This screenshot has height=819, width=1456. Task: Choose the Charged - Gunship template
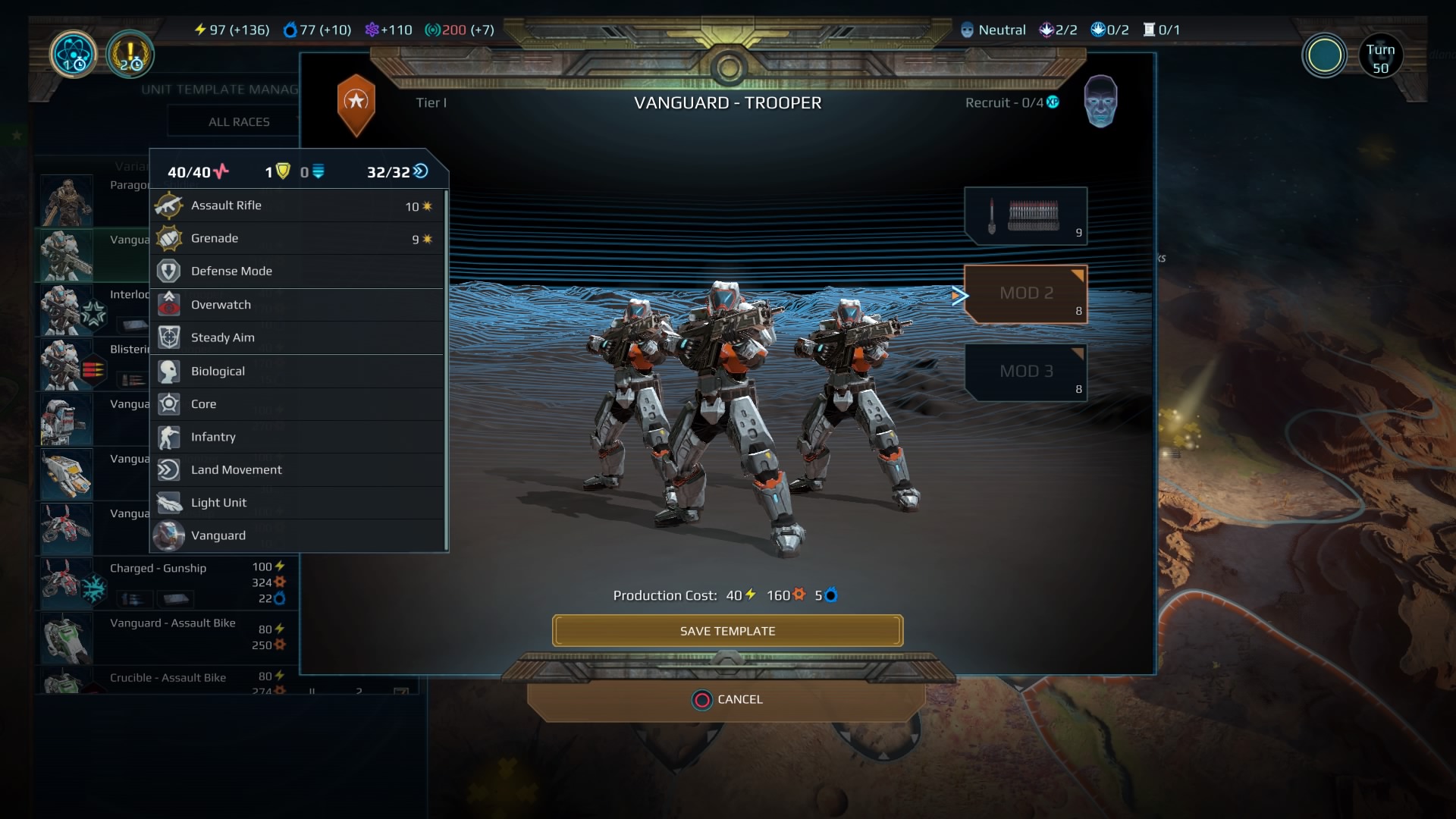pyautogui.click(x=165, y=582)
